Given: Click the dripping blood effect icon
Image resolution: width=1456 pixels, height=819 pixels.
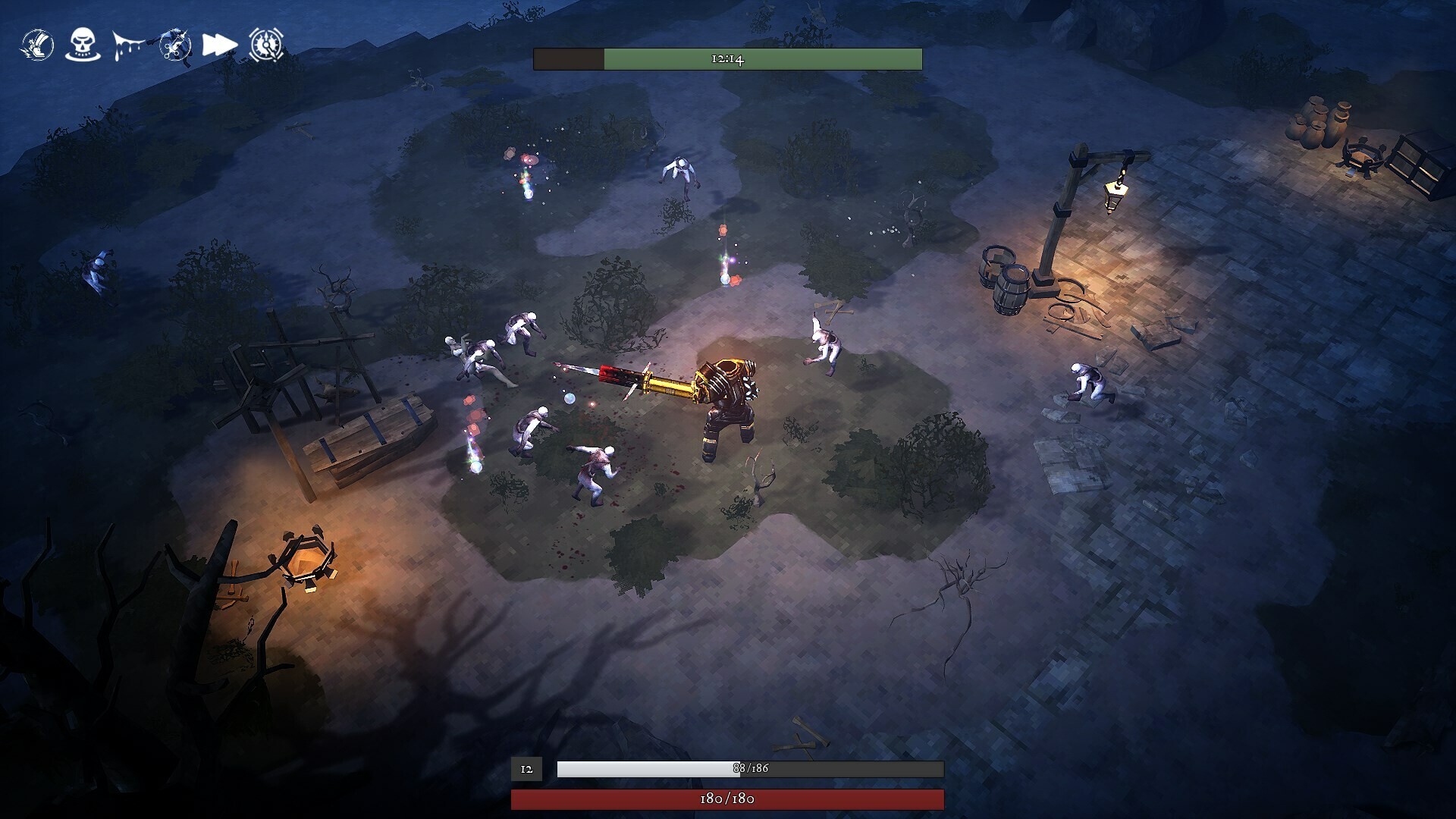Looking at the screenshot, I should tap(129, 44).
